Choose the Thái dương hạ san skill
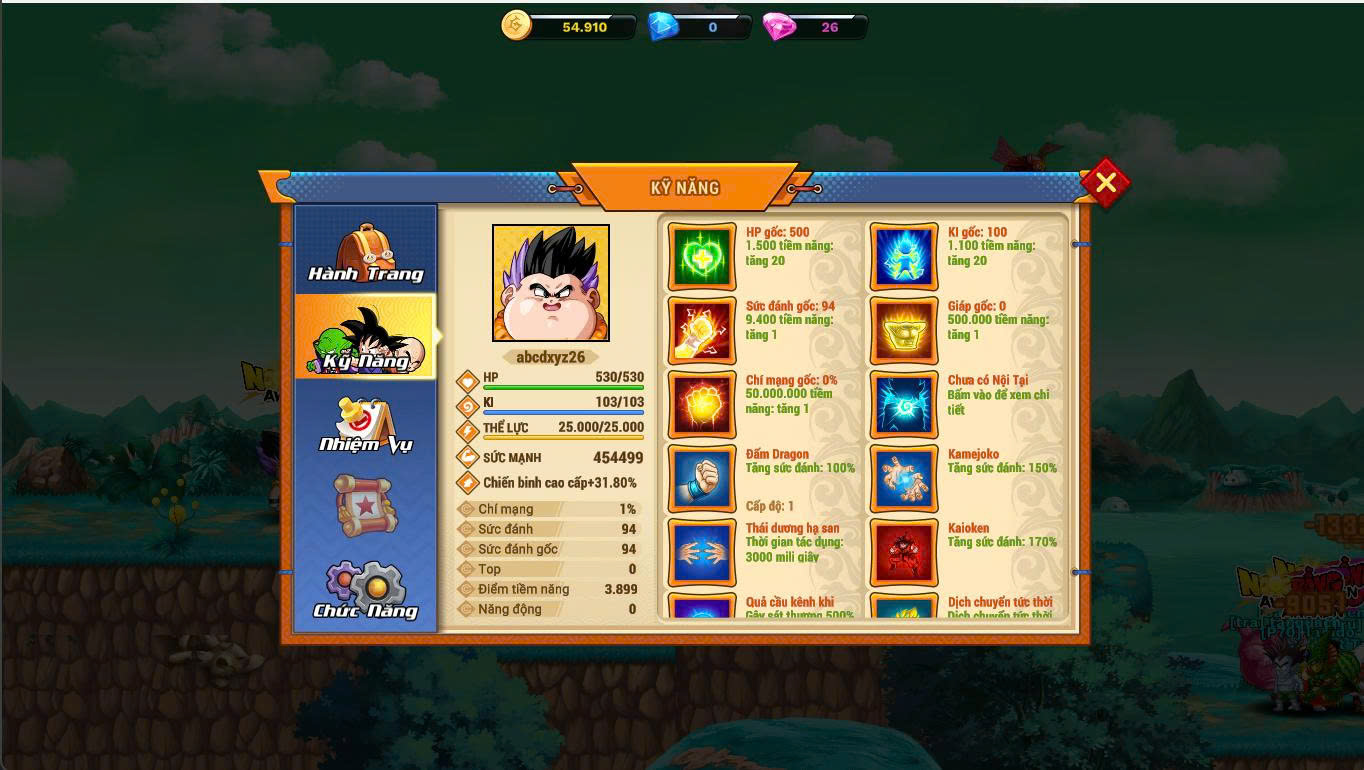Viewport: 1364px width, 770px height. tap(702, 553)
